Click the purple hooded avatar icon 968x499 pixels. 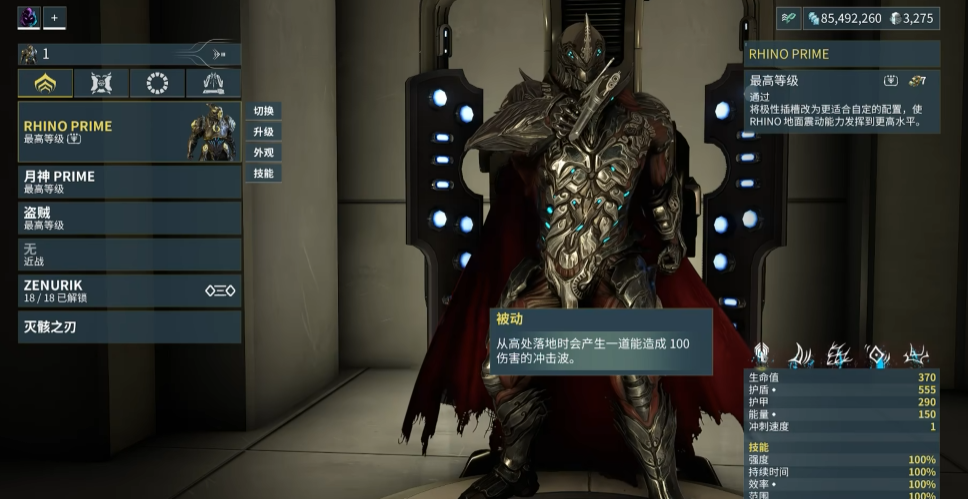pos(29,17)
